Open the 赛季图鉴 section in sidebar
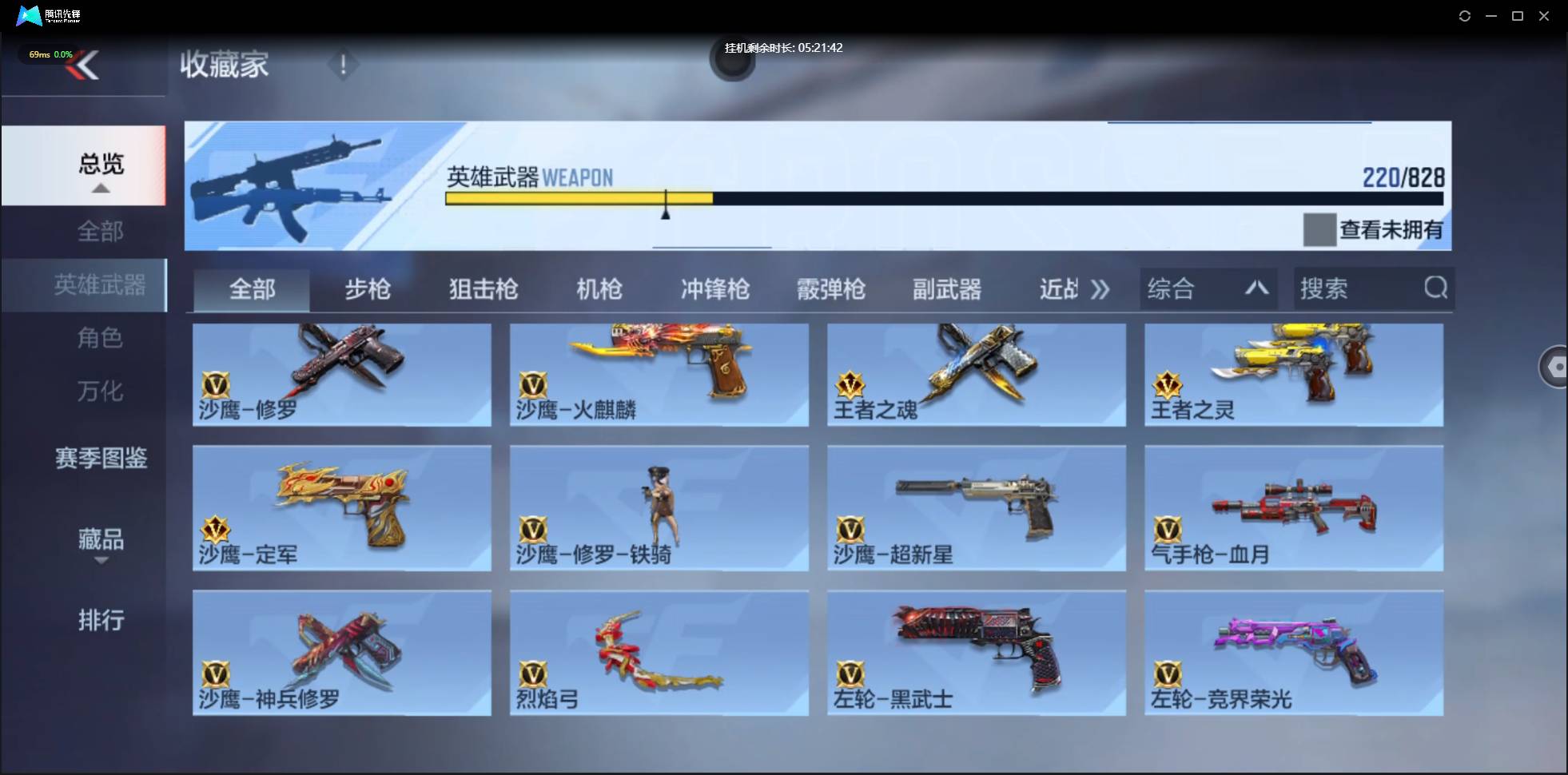1568x775 pixels. pyautogui.click(x=101, y=459)
